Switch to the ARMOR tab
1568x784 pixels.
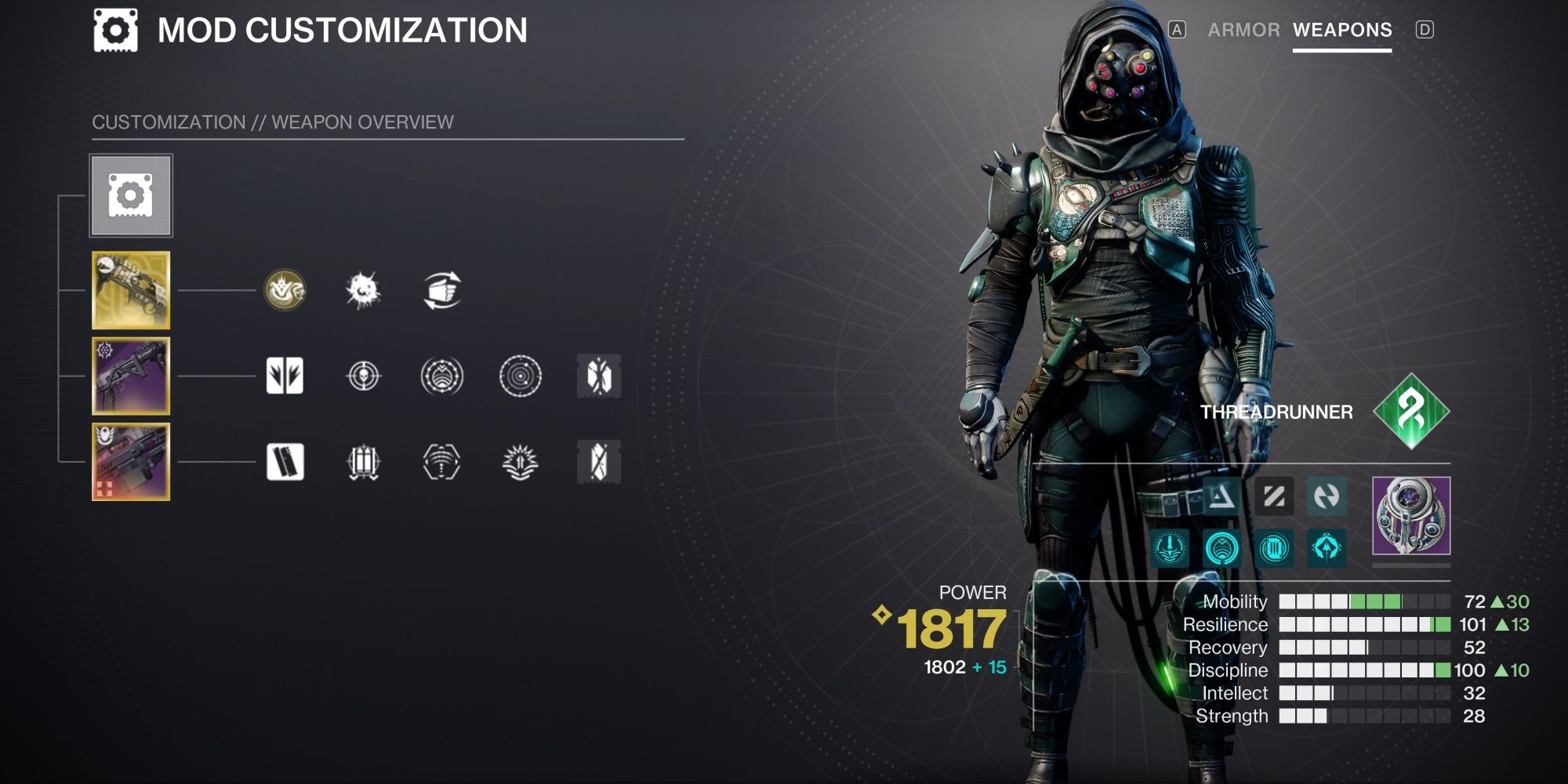tap(1245, 30)
